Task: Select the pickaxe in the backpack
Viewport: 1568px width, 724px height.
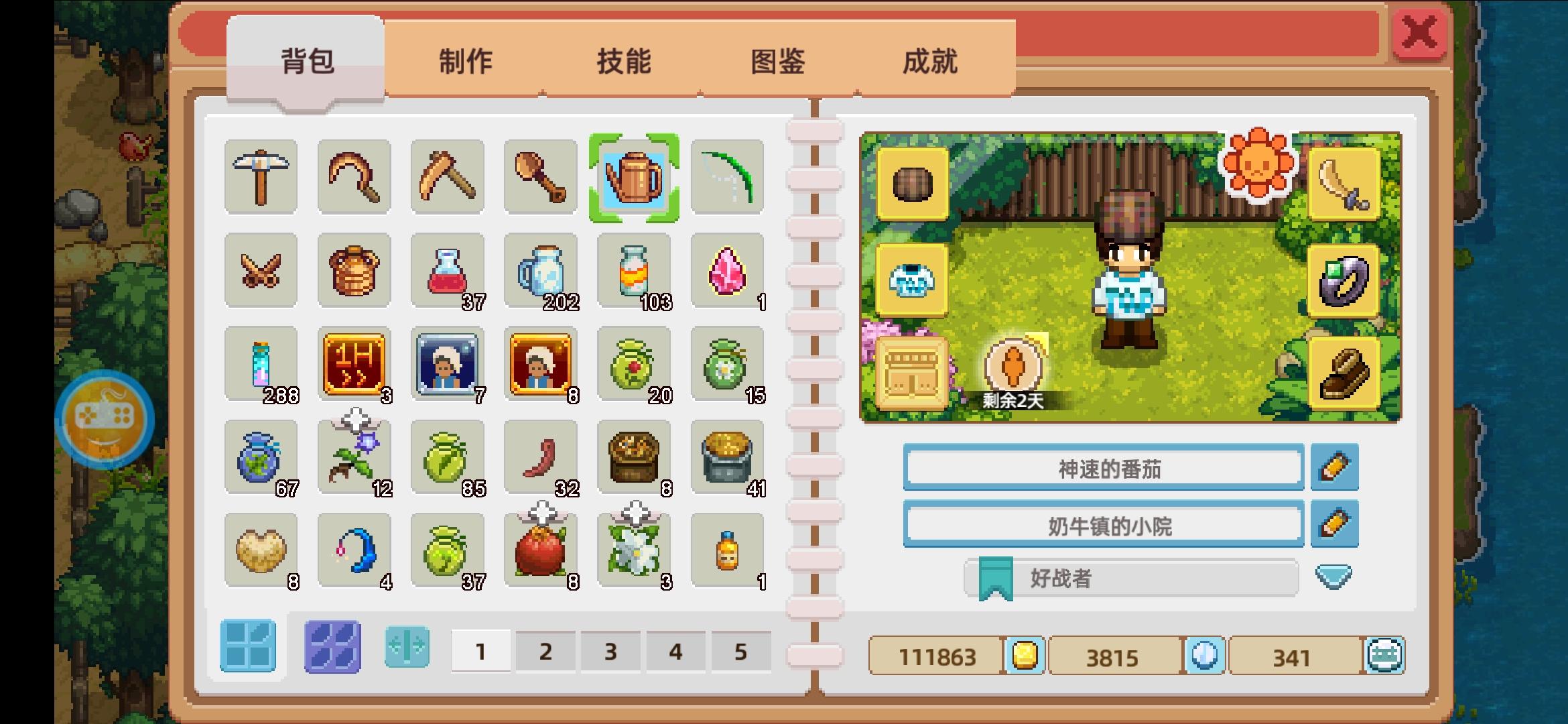Action: tap(261, 176)
